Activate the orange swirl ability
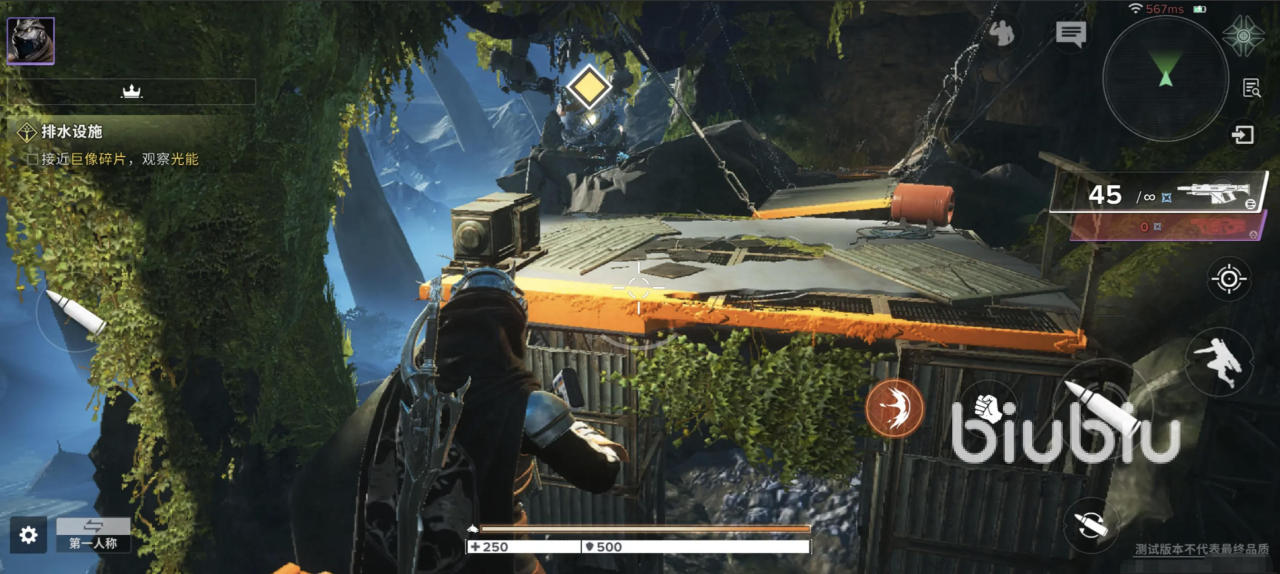Screen dimensions: 1280x574 [894, 408]
